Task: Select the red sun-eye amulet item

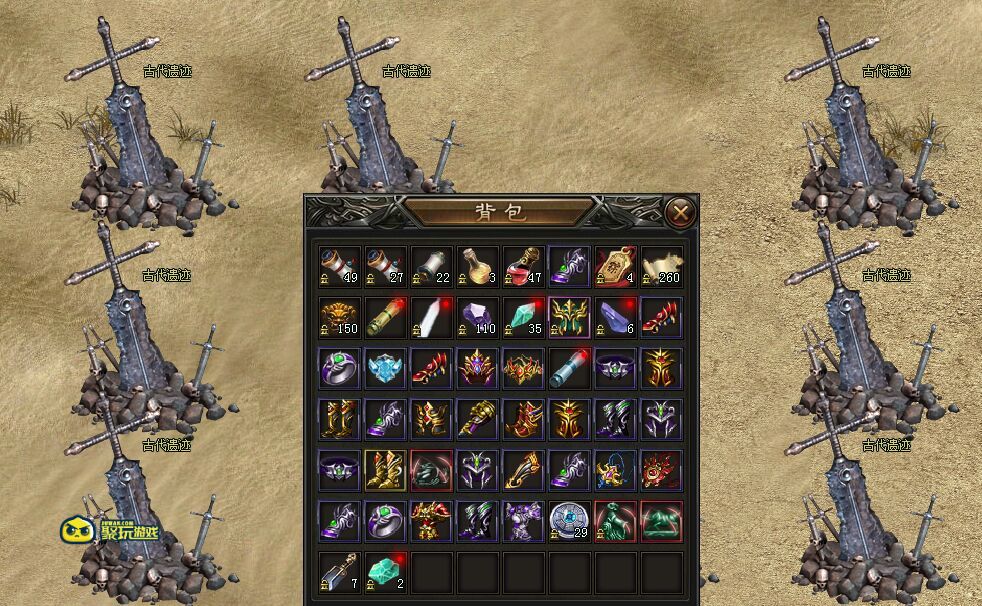Action: pos(662,470)
